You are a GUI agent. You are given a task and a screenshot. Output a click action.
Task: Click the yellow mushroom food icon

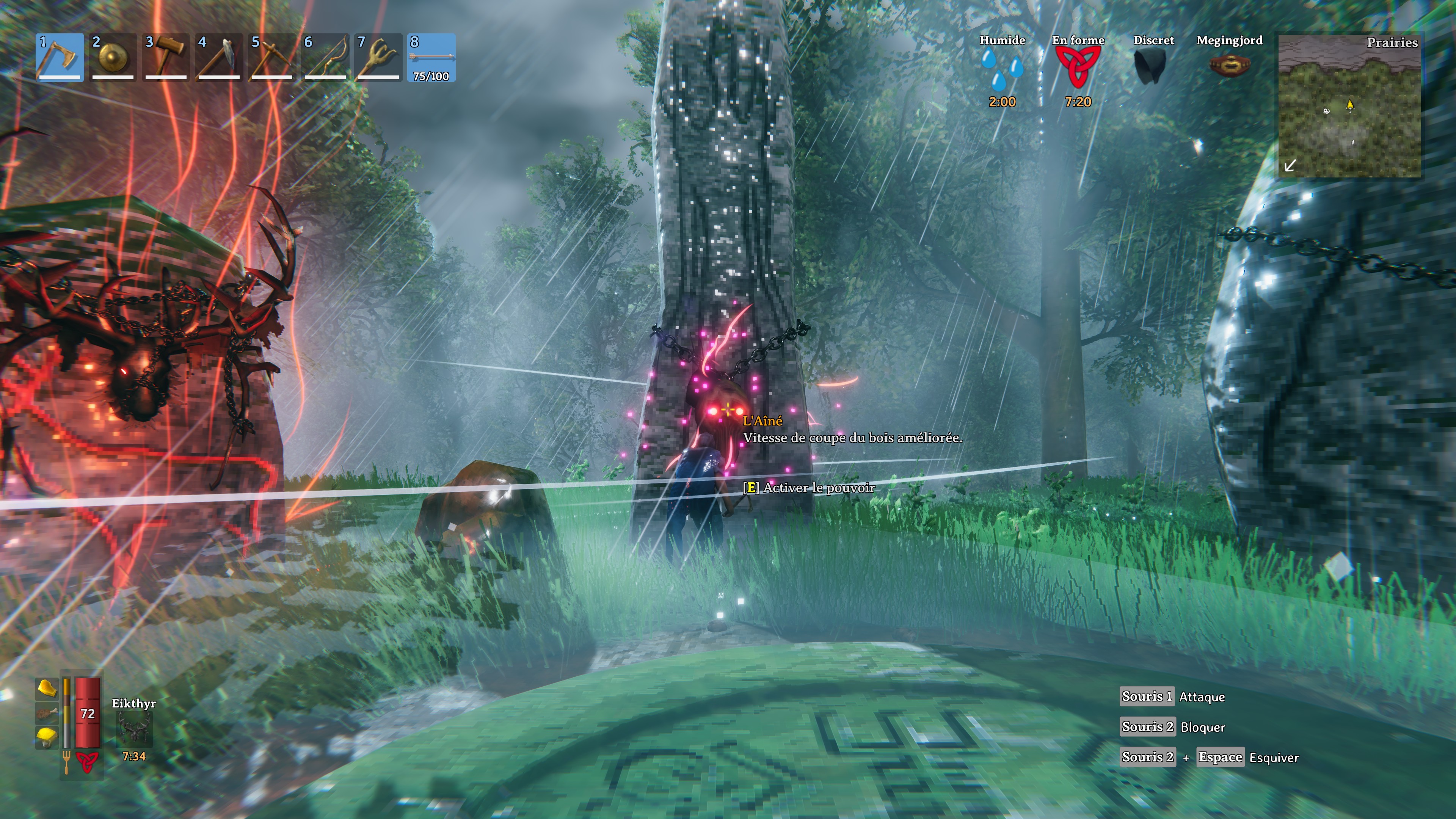(x=47, y=737)
